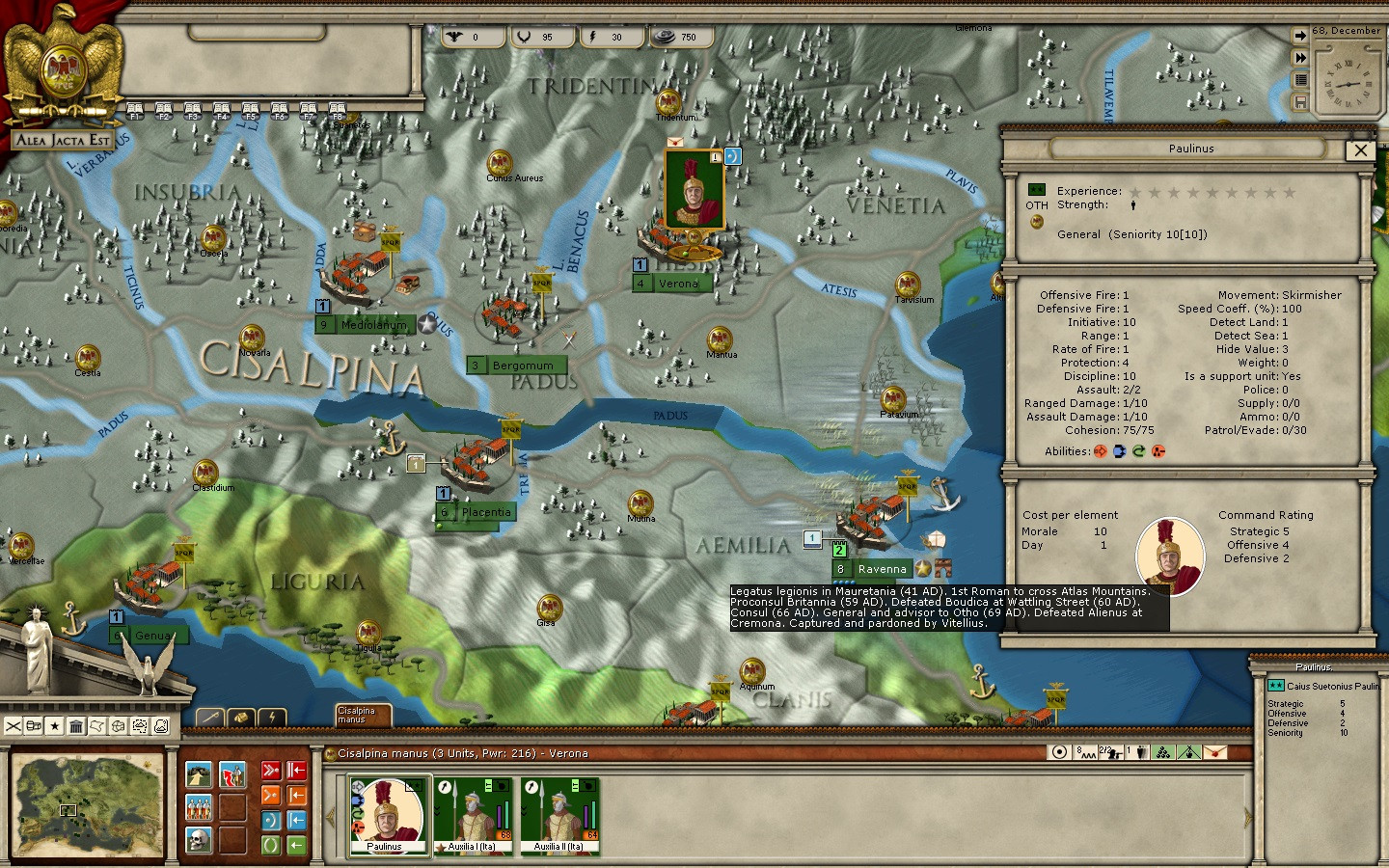Open the lightning bolt tab above army panel
The width and height of the screenshot is (1389, 868).
pyautogui.click(x=273, y=717)
